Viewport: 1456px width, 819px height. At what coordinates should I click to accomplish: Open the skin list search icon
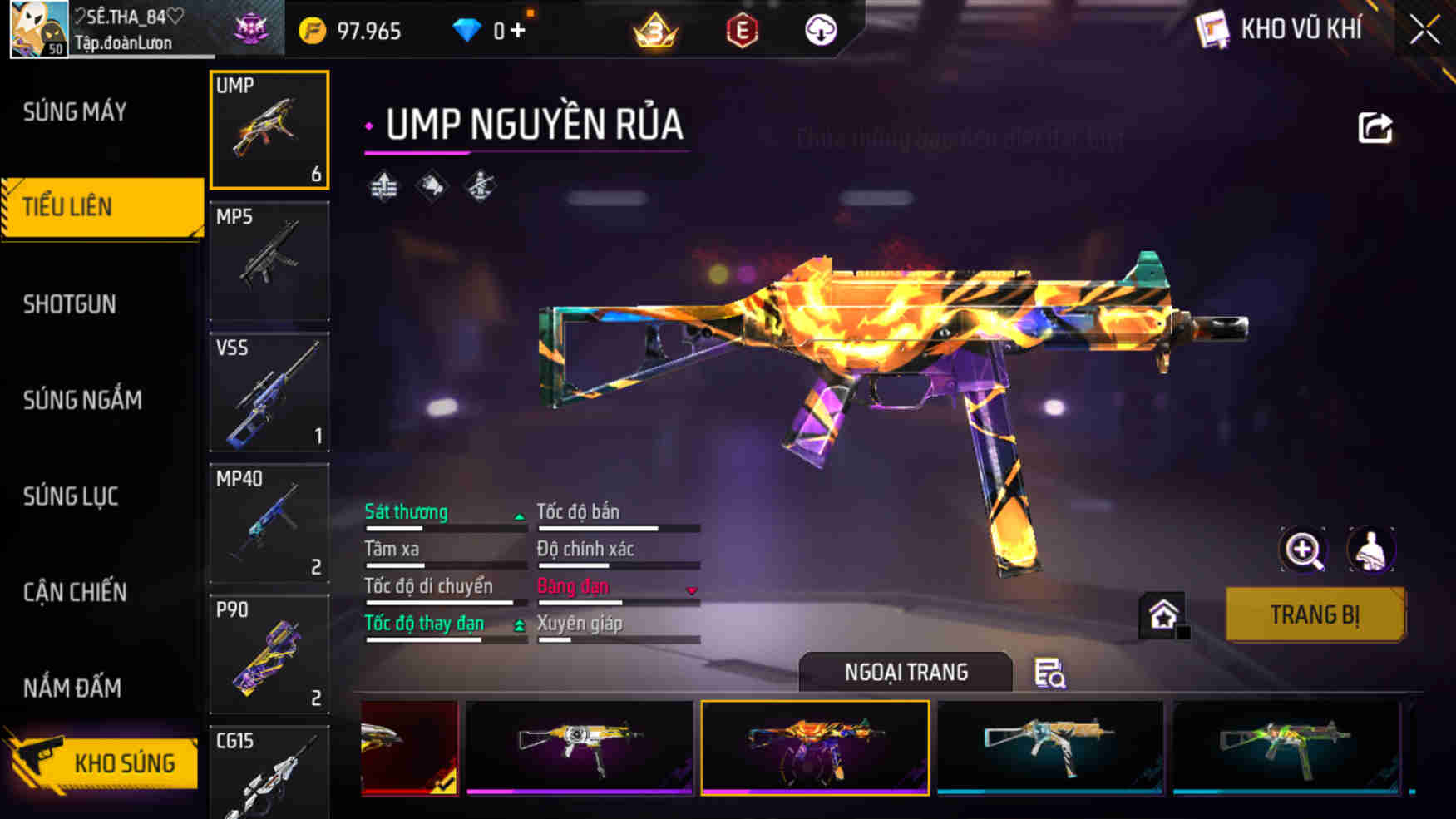(x=1049, y=673)
